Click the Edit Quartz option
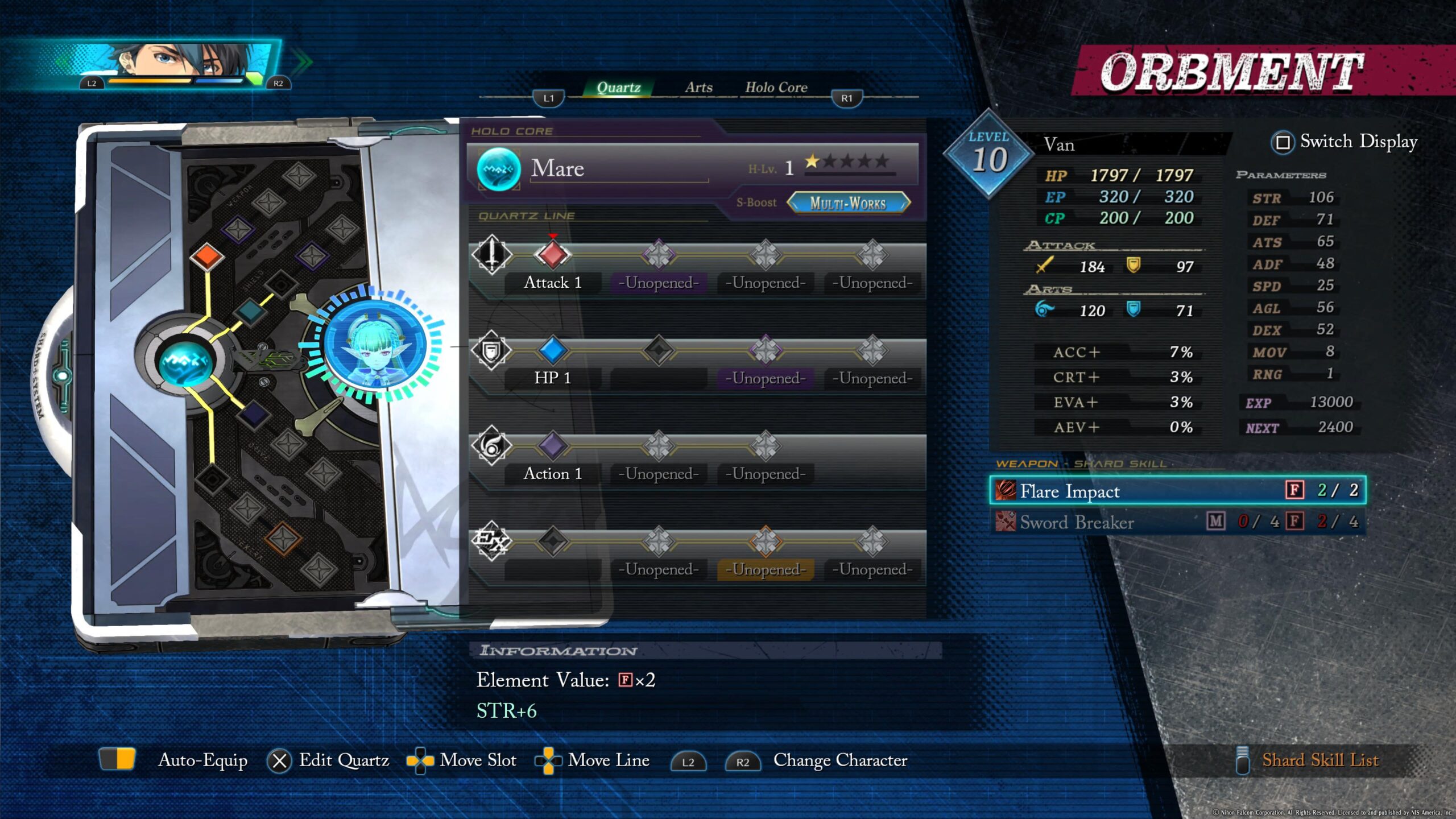 click(344, 760)
